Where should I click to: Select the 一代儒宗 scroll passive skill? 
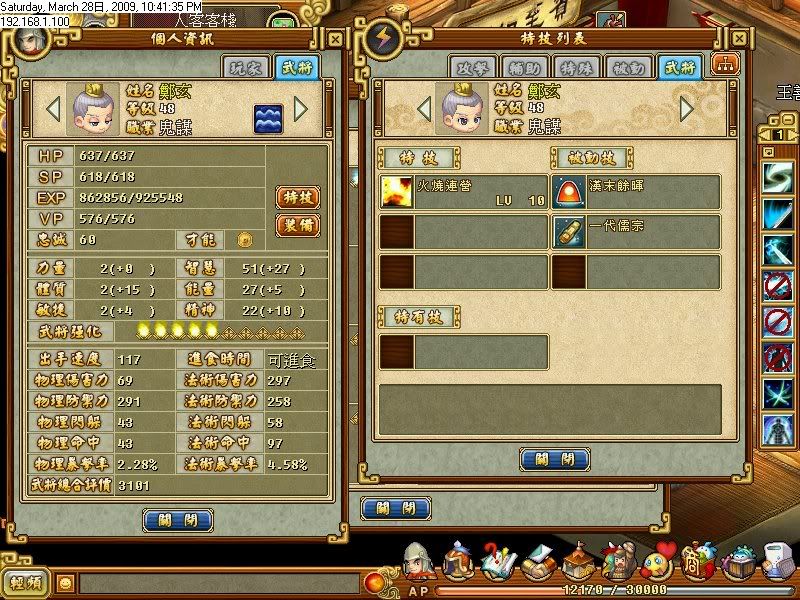coord(636,231)
